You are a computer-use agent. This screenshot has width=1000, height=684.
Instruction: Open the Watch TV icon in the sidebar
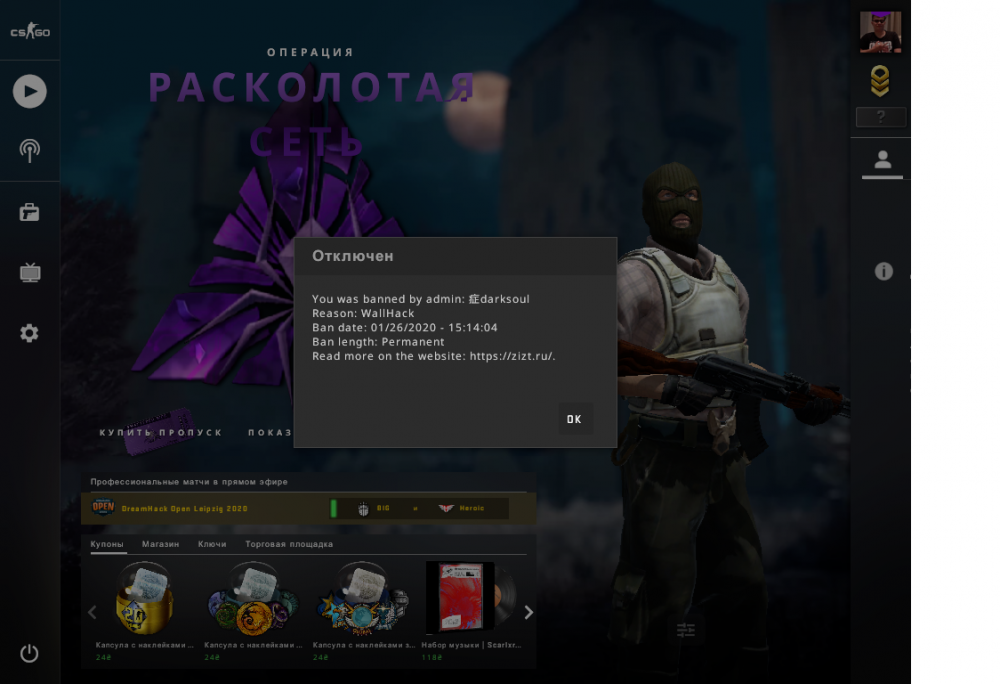(30, 273)
